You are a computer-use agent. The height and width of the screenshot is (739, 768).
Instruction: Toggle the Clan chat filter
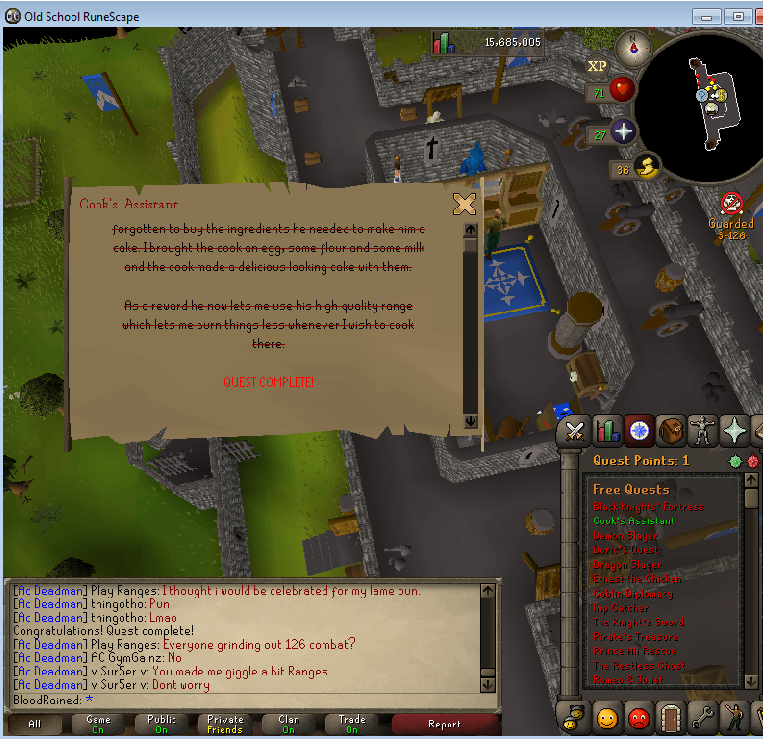click(288, 724)
